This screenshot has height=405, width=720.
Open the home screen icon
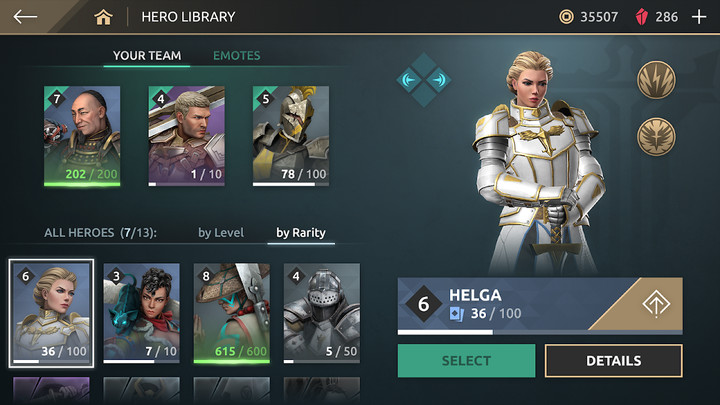103,17
